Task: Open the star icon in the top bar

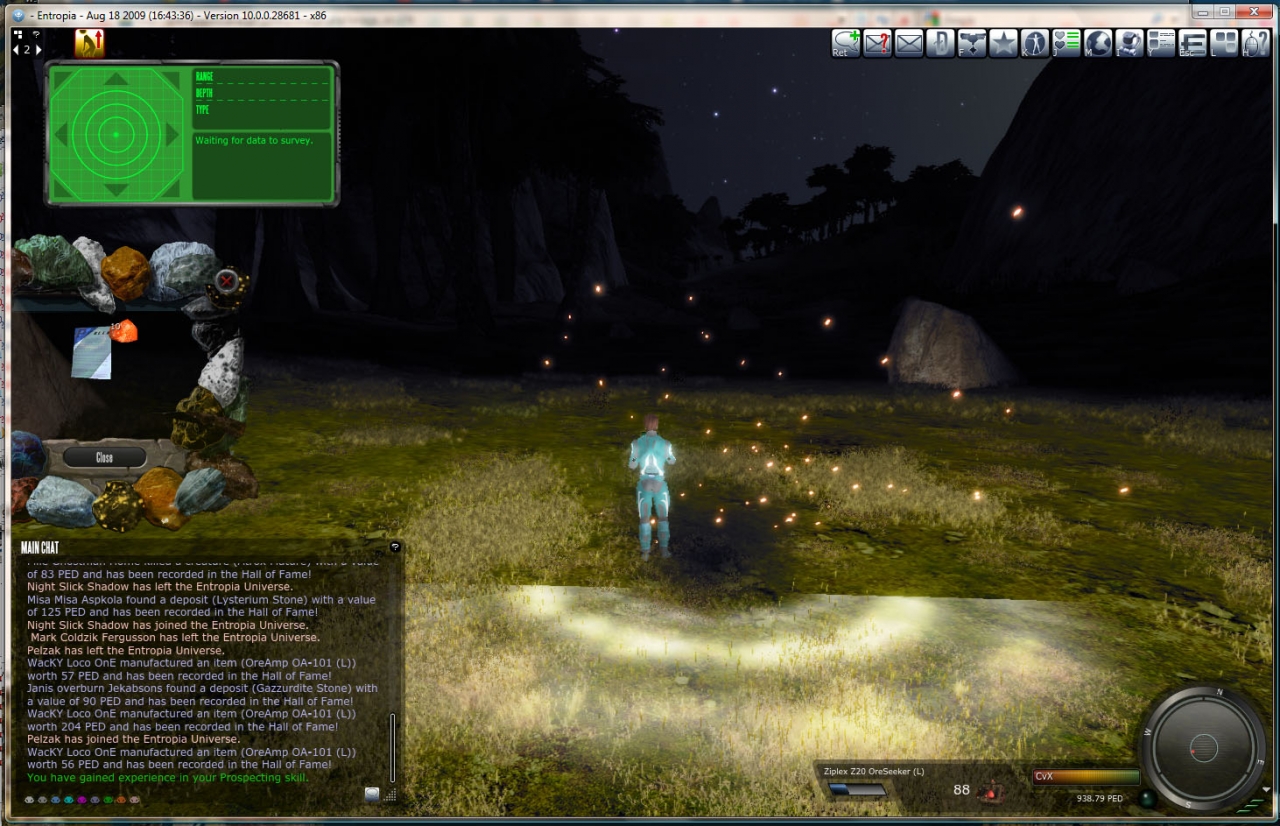Action: point(1003,43)
